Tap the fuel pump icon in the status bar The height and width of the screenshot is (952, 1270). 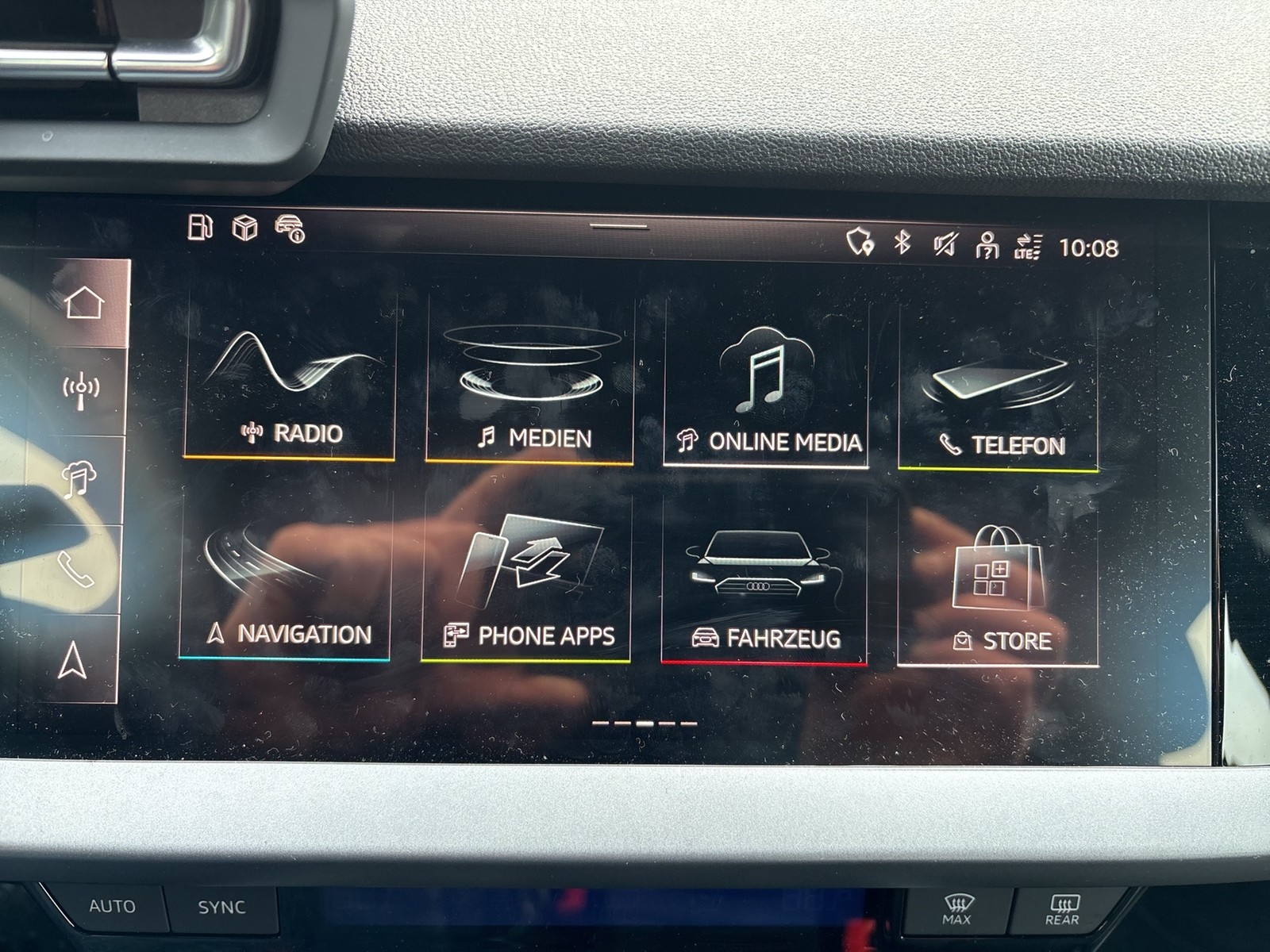pyautogui.click(x=201, y=230)
